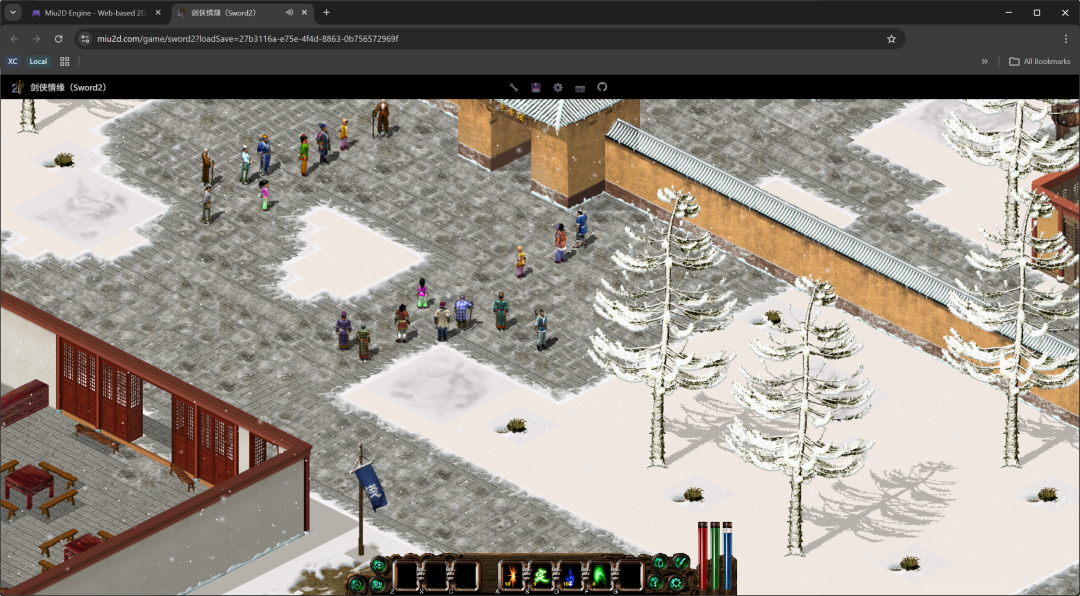Open settings via top gear icon
This screenshot has height=596, width=1080.
tap(558, 87)
